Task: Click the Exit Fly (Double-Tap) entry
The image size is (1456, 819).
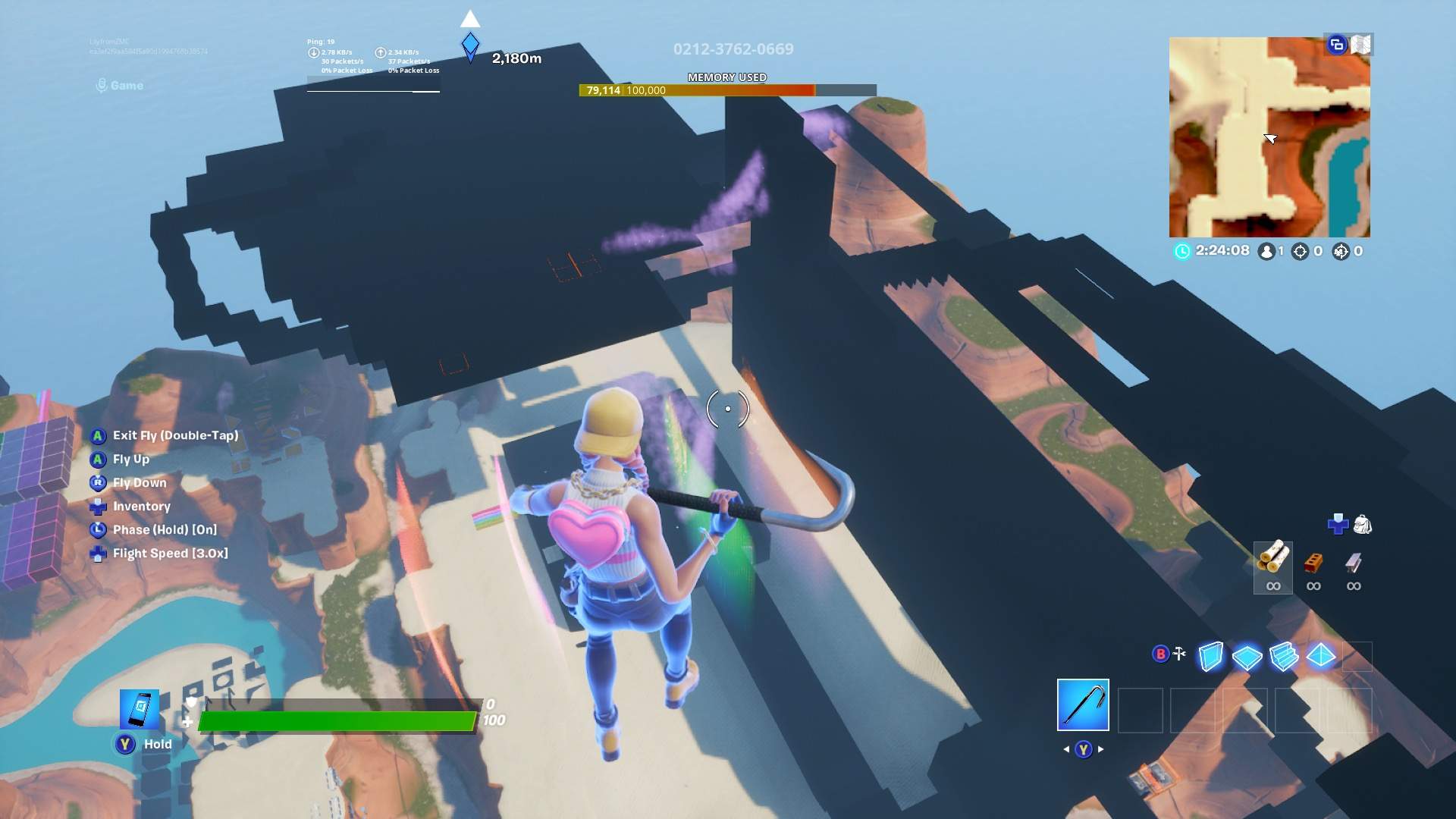Action: (174, 435)
